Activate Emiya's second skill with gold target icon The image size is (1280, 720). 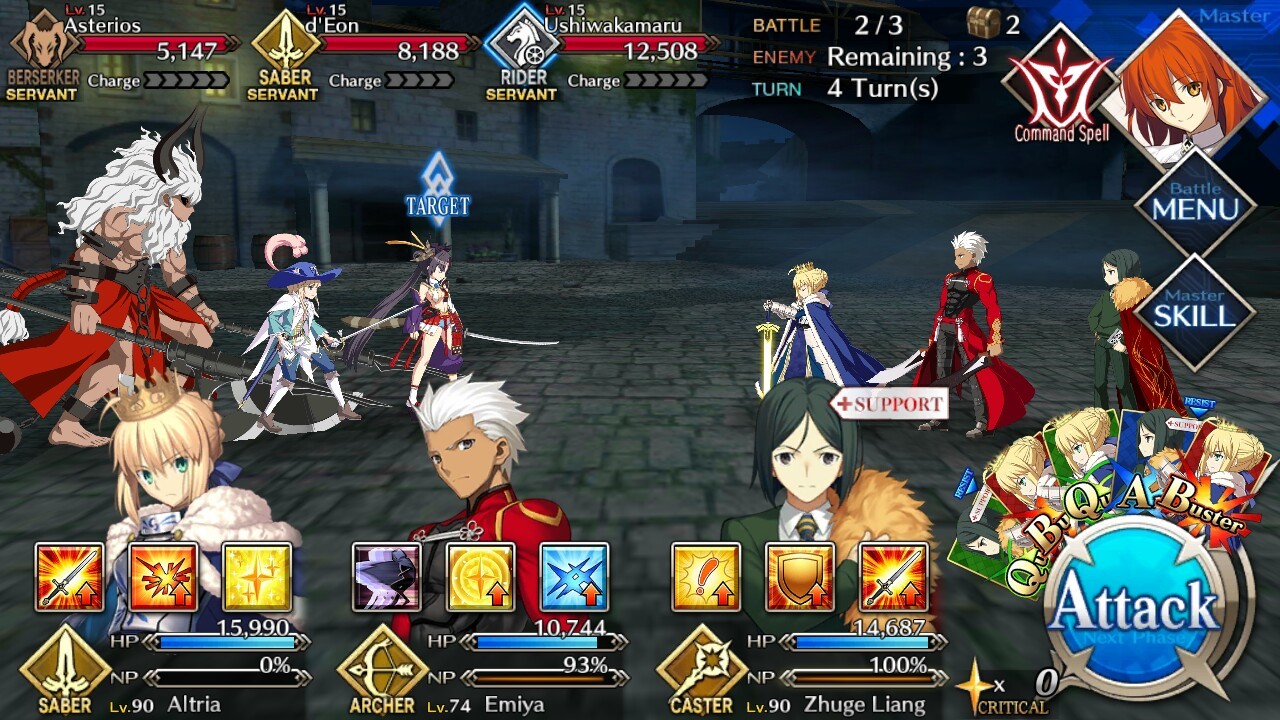pyautogui.click(x=480, y=577)
